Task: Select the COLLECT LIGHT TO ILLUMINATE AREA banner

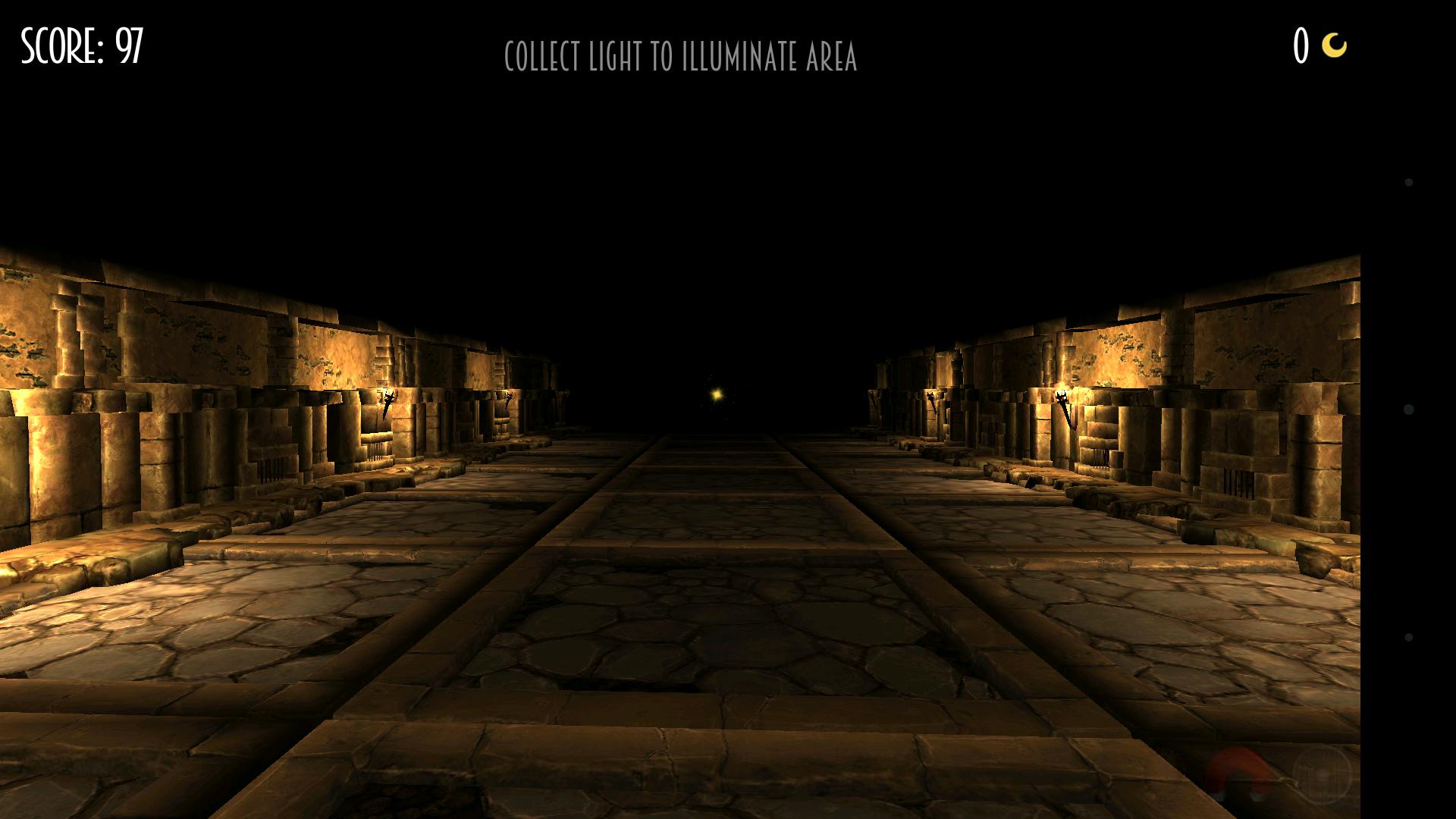Action: [x=682, y=55]
